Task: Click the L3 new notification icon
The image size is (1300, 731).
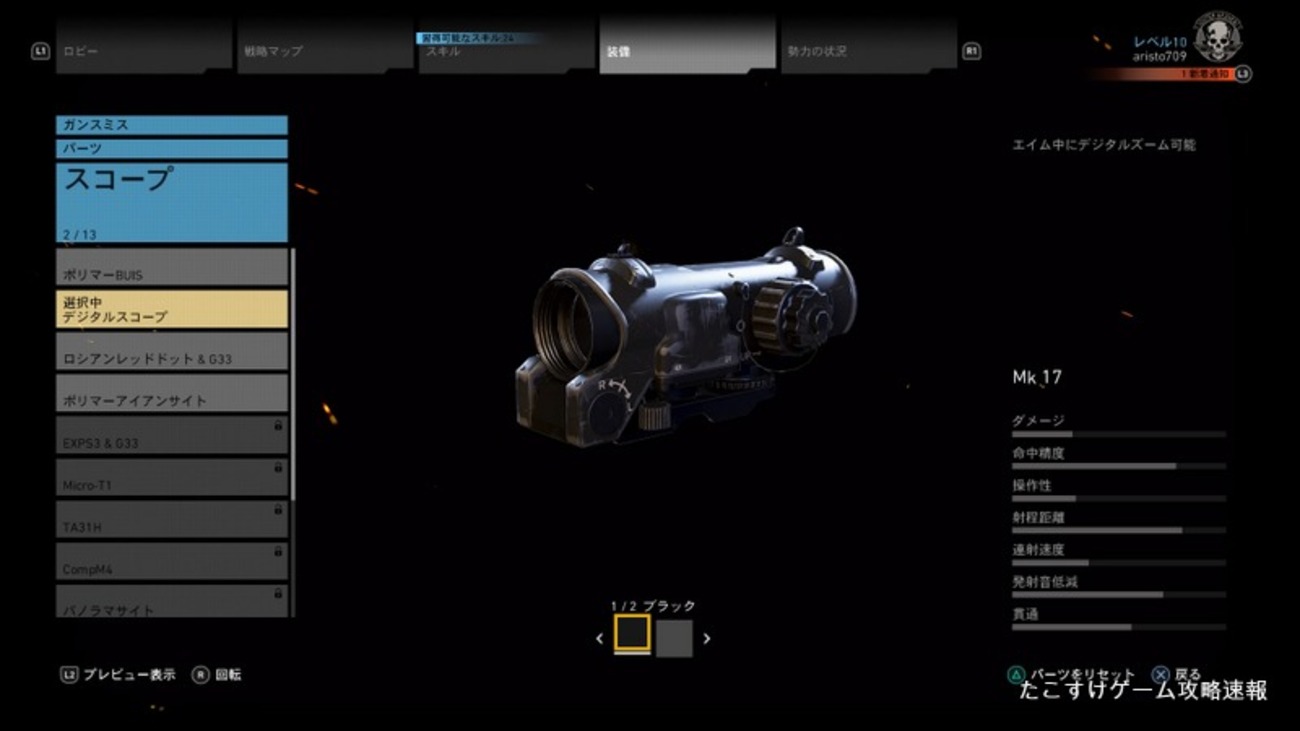Action: click(1243, 73)
